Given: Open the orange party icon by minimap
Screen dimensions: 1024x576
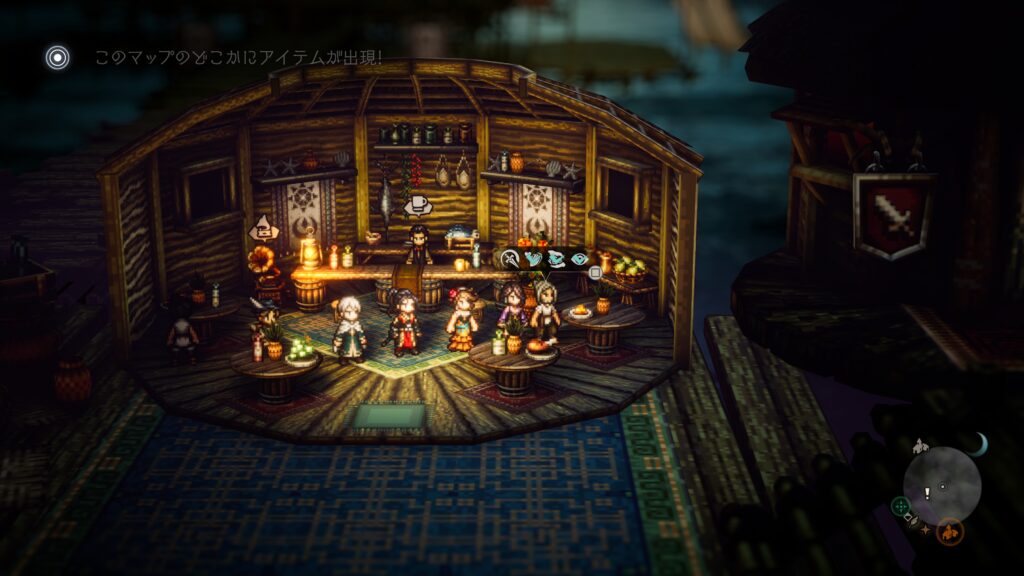Looking at the screenshot, I should pyautogui.click(x=950, y=531).
